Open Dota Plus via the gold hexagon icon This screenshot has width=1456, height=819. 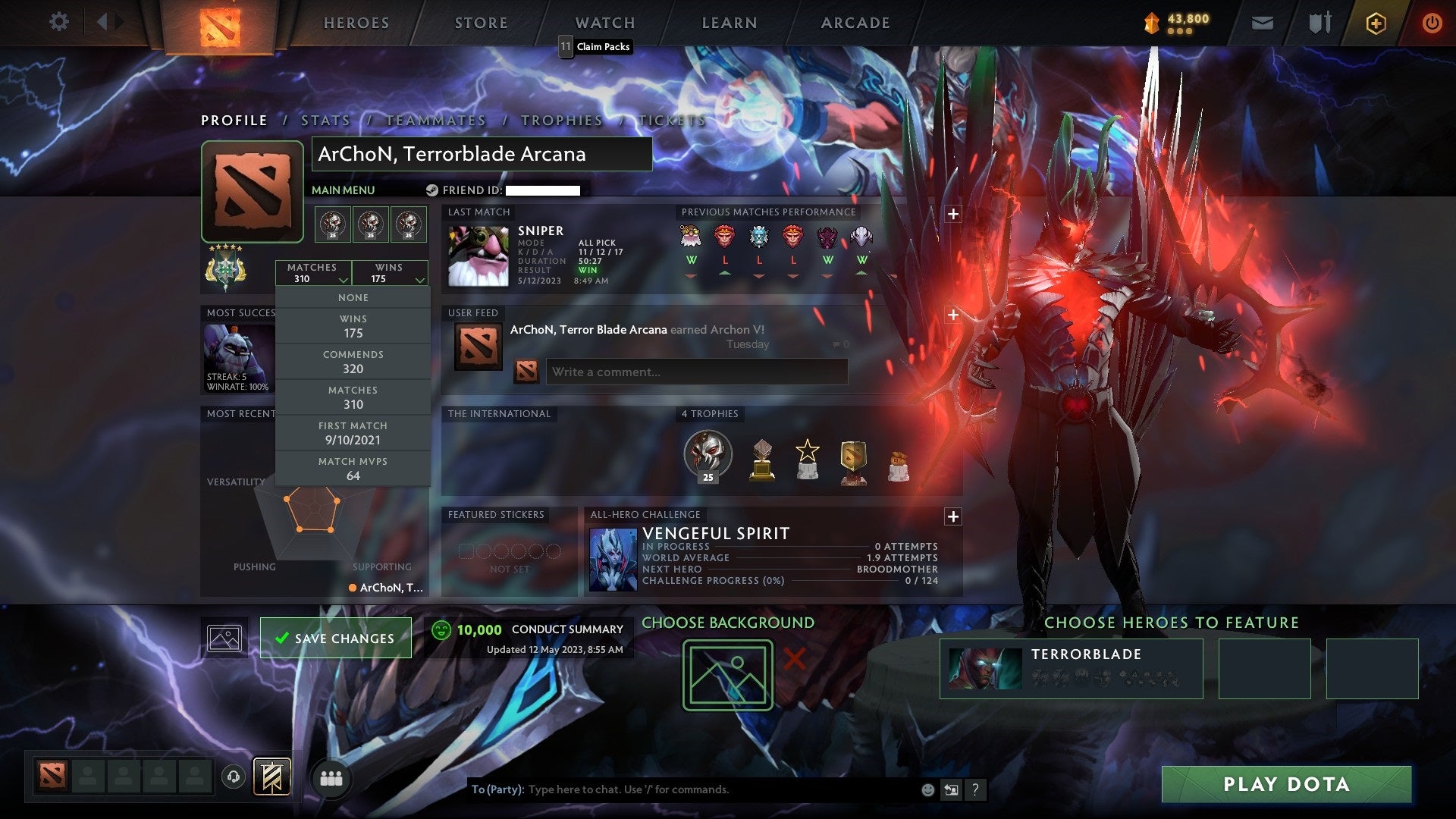click(x=1376, y=23)
